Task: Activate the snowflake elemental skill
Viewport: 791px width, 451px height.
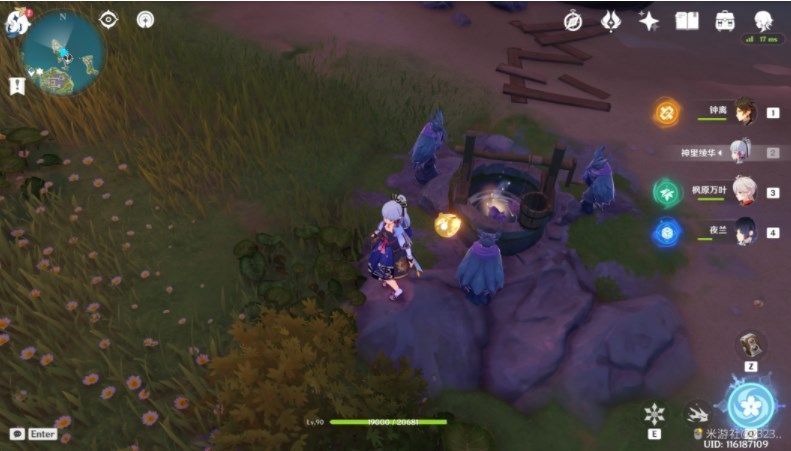Action: tap(654, 413)
